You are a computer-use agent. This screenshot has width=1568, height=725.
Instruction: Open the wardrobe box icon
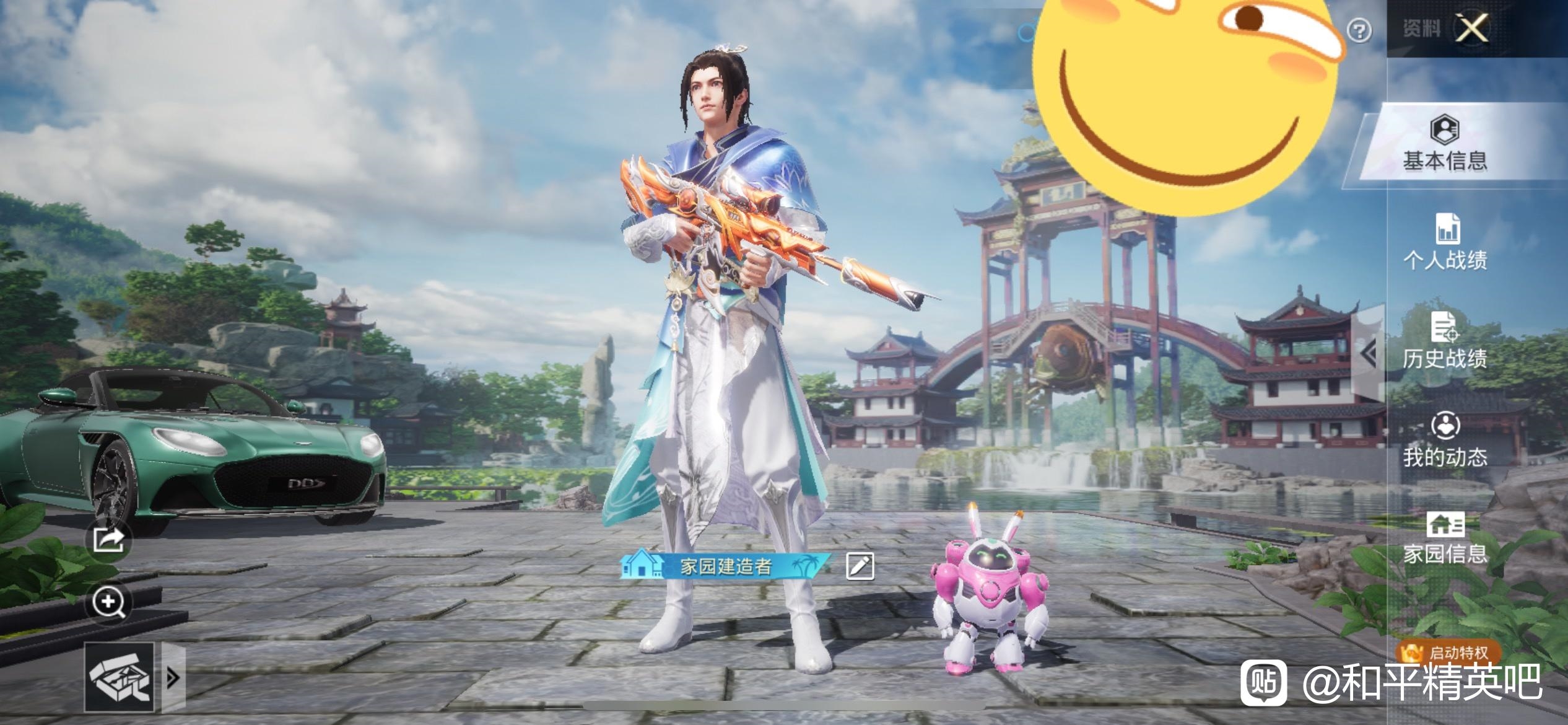(x=120, y=677)
